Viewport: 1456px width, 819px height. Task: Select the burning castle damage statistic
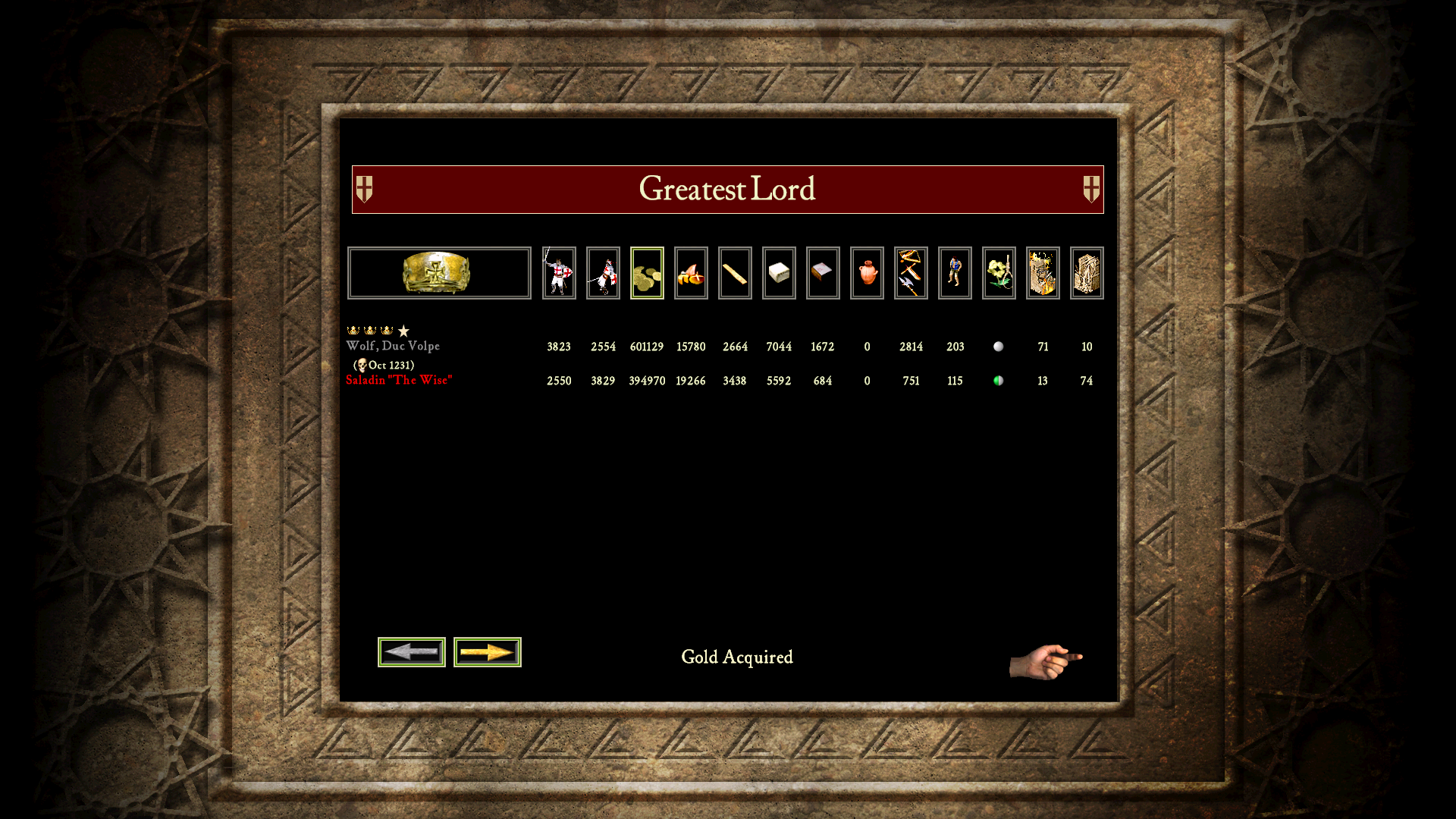(x=1043, y=273)
